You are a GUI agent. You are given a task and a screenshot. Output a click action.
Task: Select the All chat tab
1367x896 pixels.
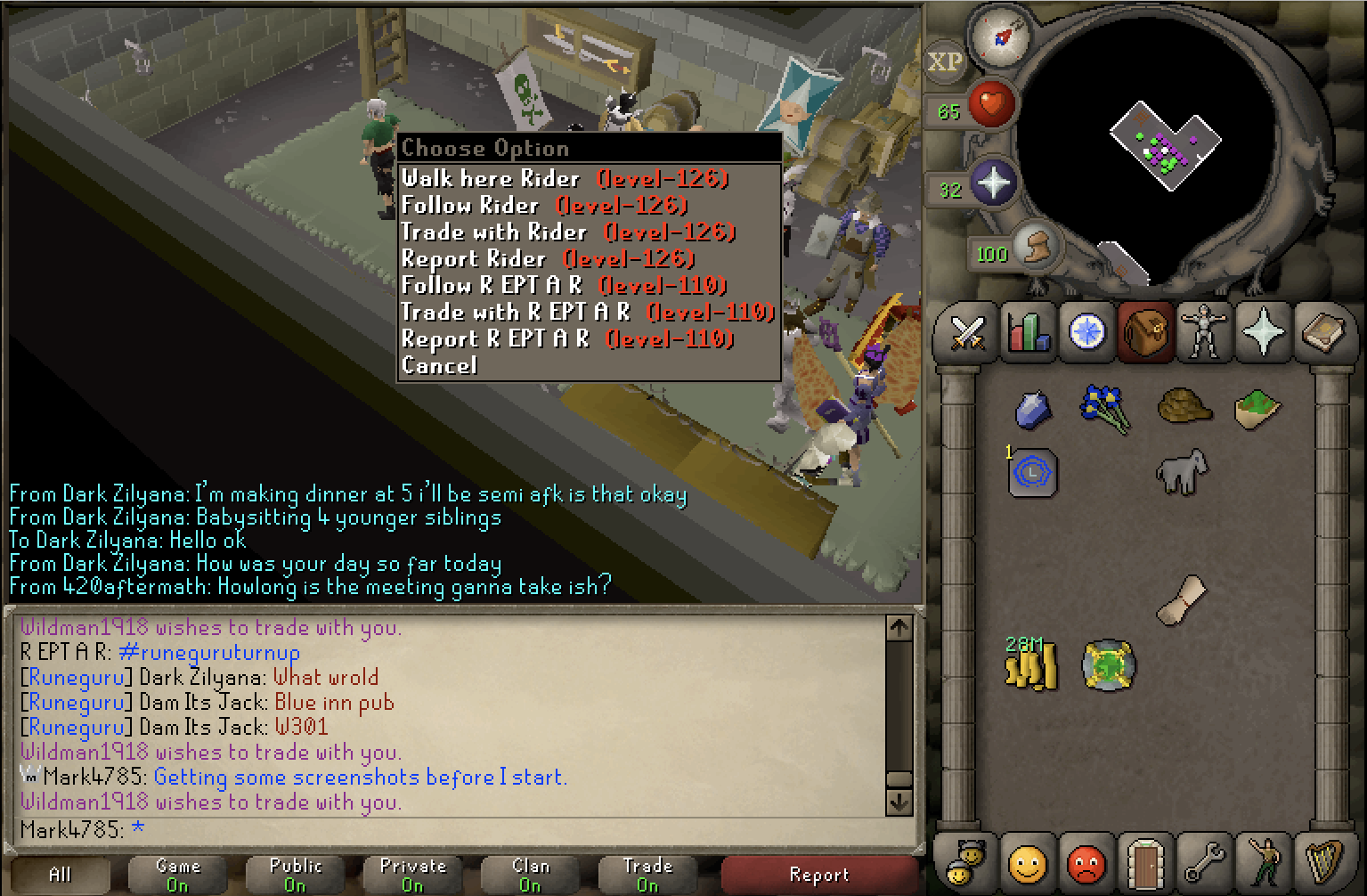(x=60, y=875)
